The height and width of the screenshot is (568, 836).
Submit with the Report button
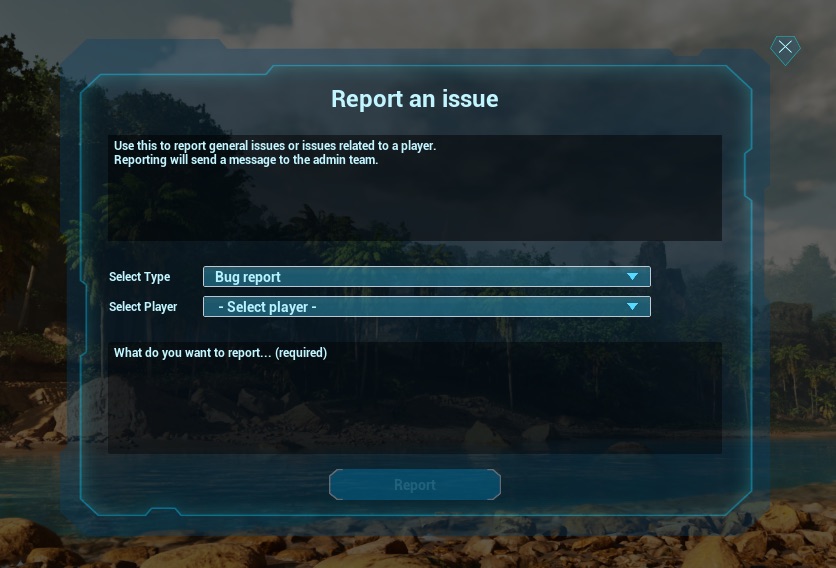pyautogui.click(x=414, y=485)
